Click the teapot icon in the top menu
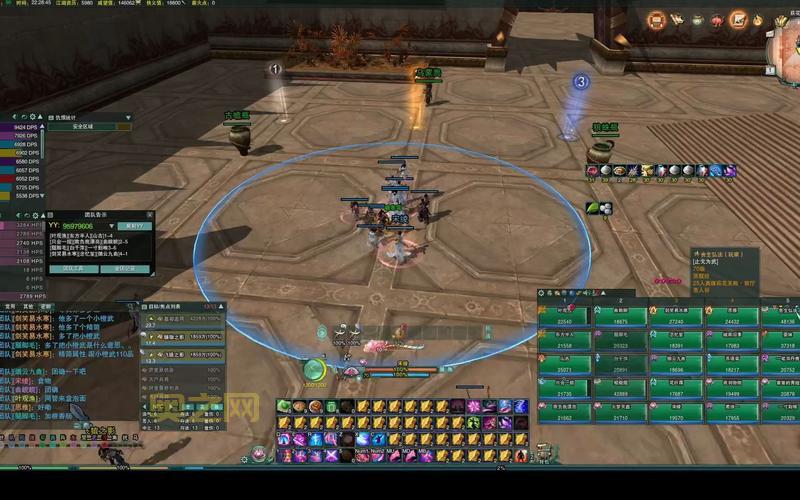800x500 pixels. (x=699, y=19)
